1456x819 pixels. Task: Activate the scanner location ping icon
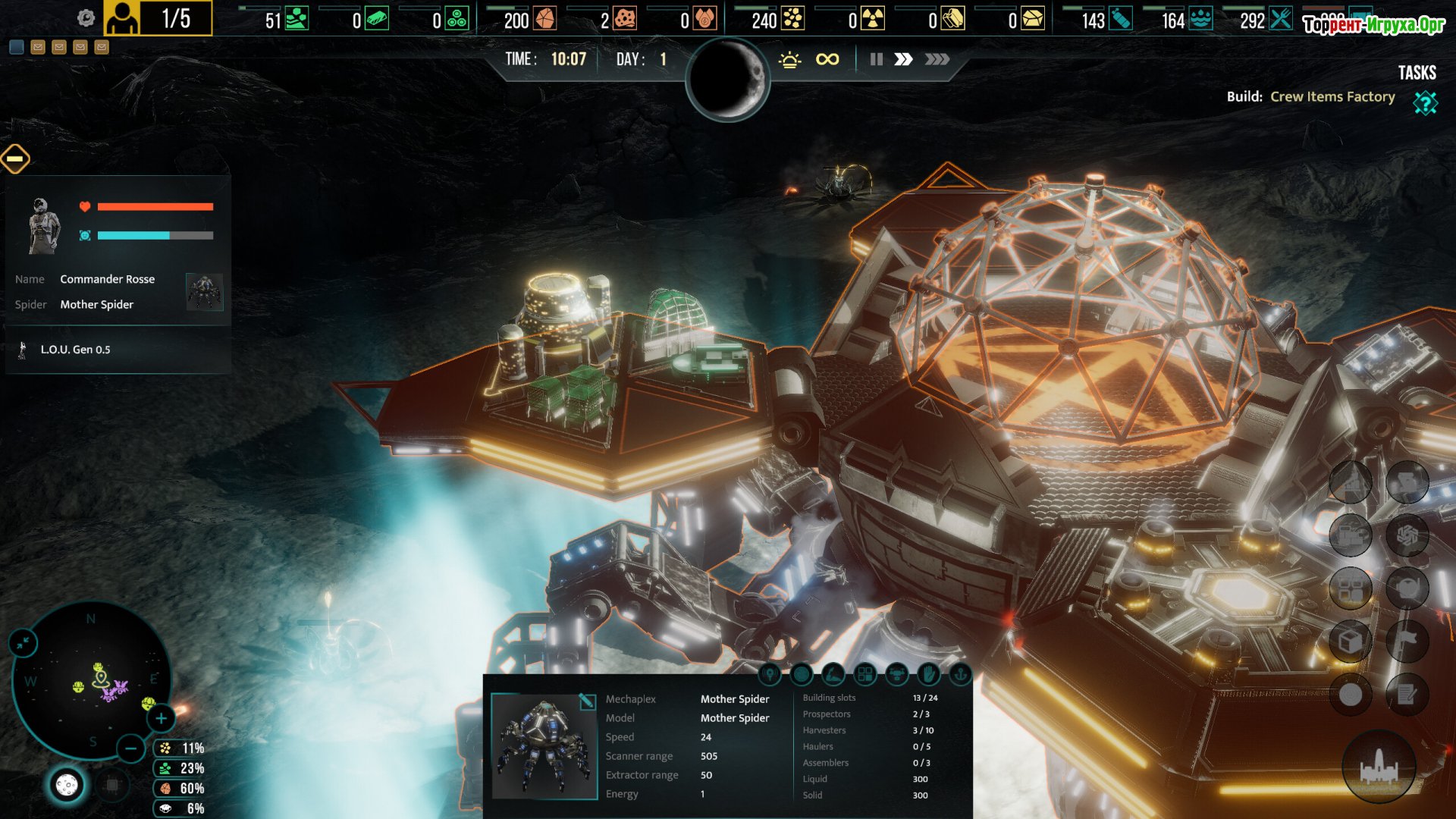770,673
